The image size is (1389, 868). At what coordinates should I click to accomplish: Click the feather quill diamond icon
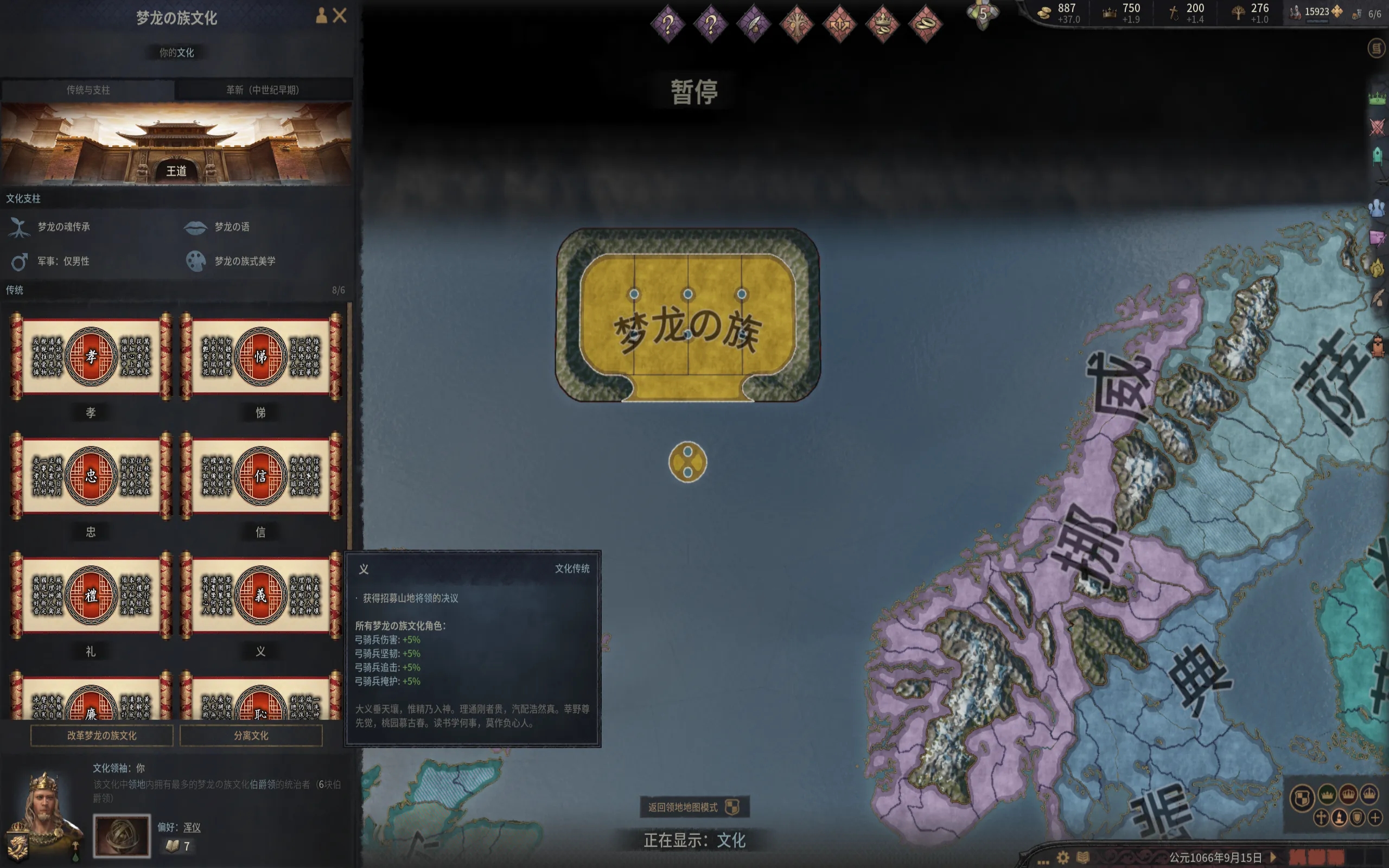753,24
